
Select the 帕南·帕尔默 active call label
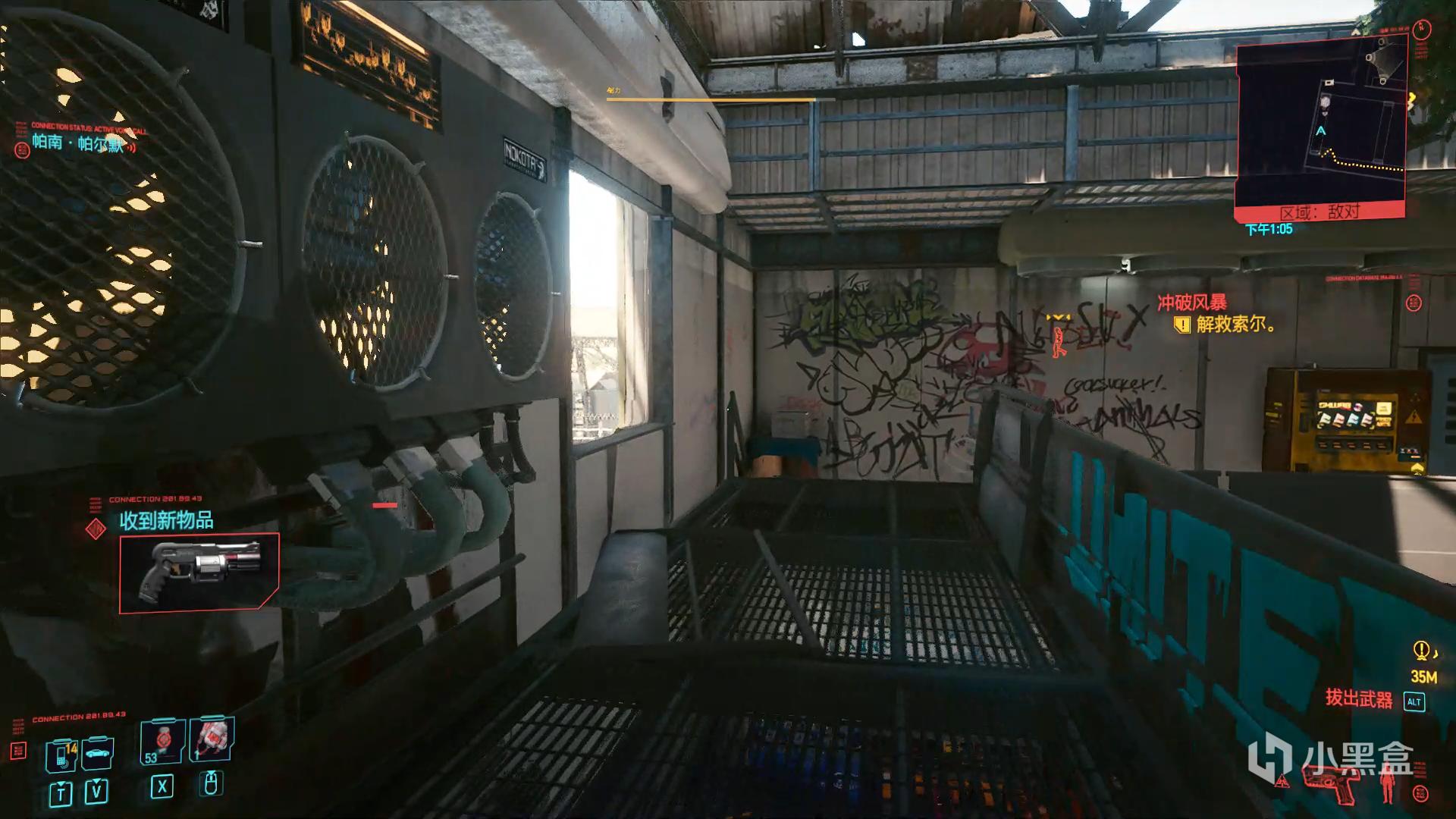77,143
